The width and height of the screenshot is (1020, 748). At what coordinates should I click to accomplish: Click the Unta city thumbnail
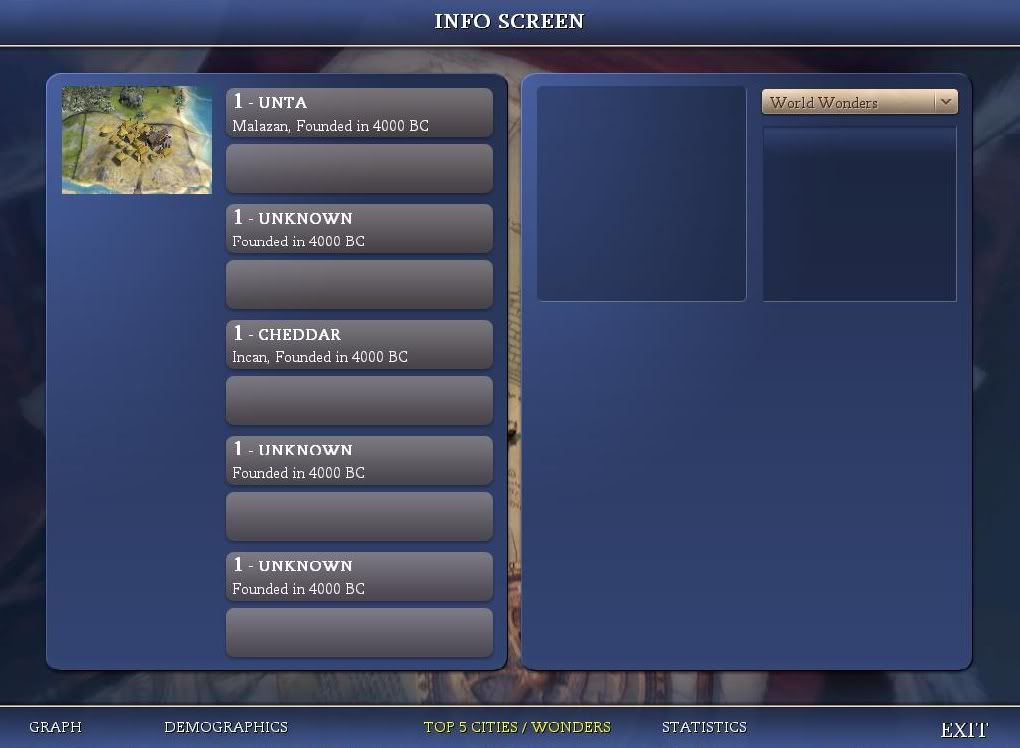click(137, 140)
